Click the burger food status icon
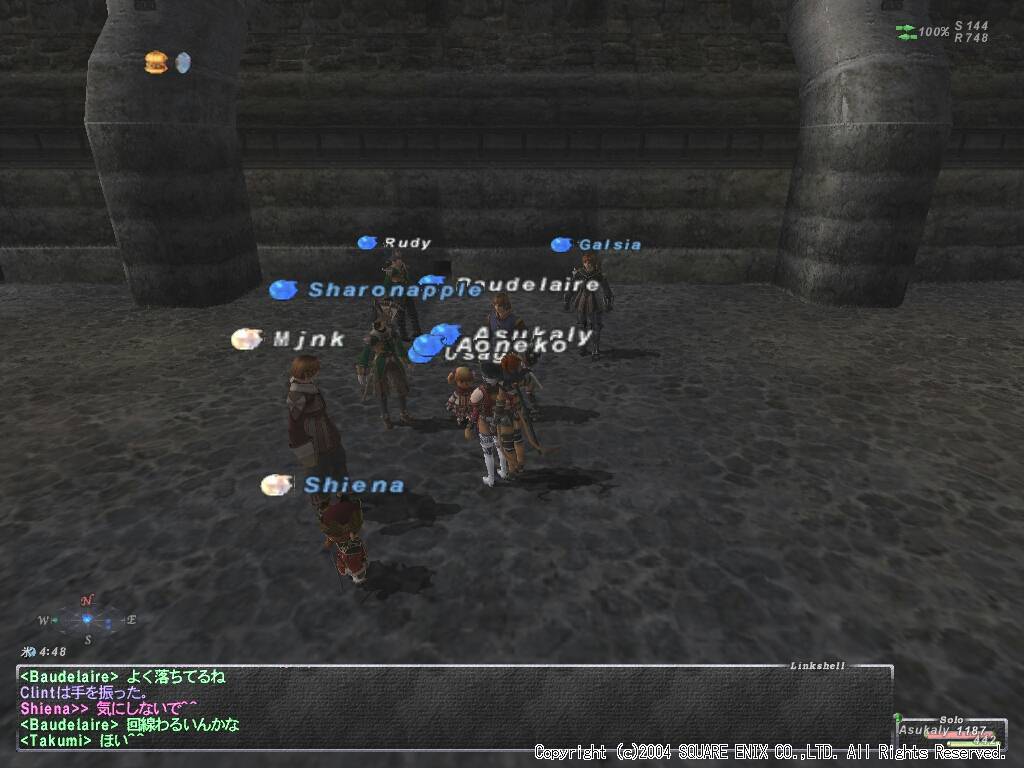This screenshot has height=768, width=1024. tap(155, 63)
